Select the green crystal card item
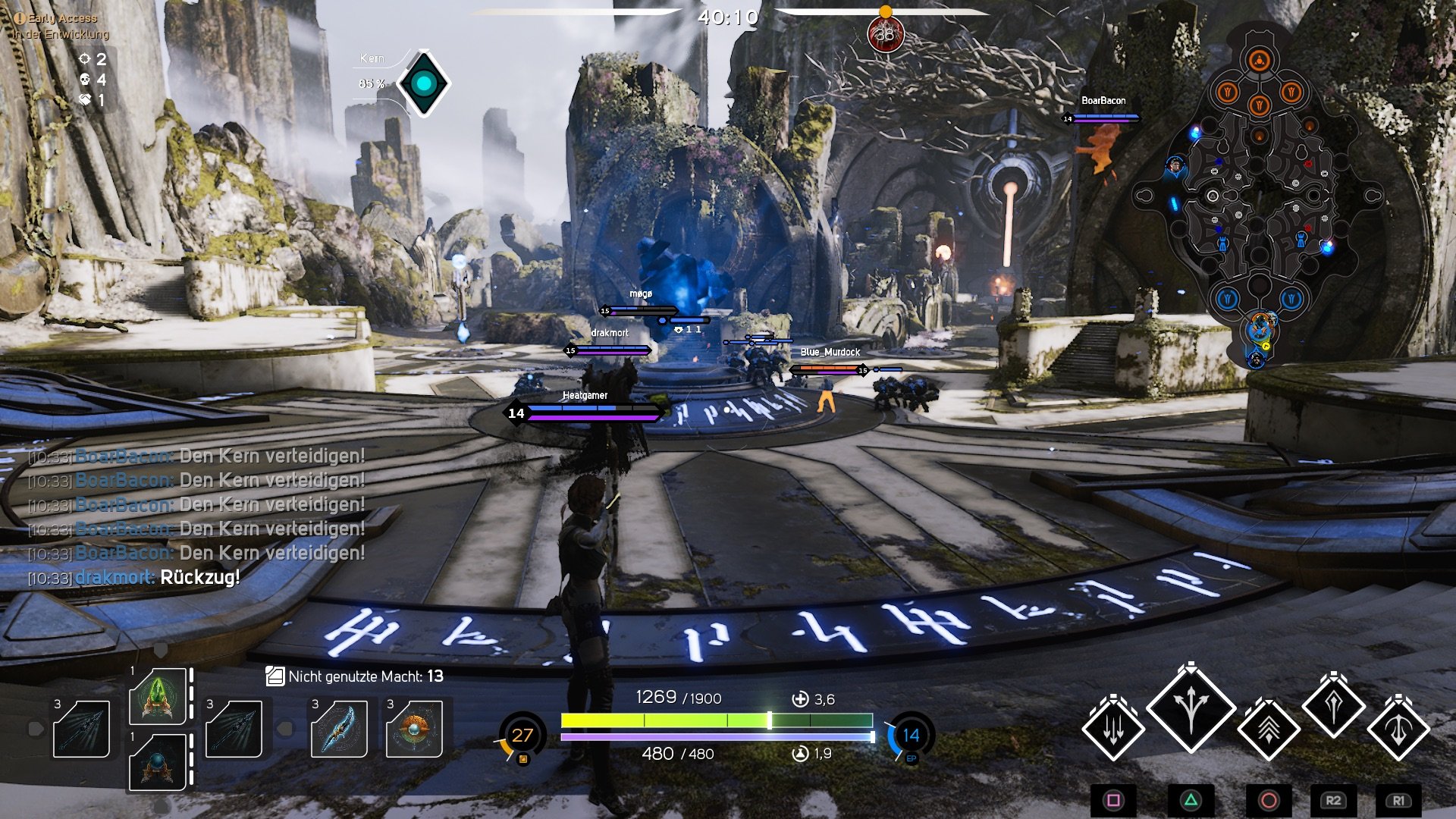Image resolution: width=1456 pixels, height=819 pixels. [x=158, y=695]
